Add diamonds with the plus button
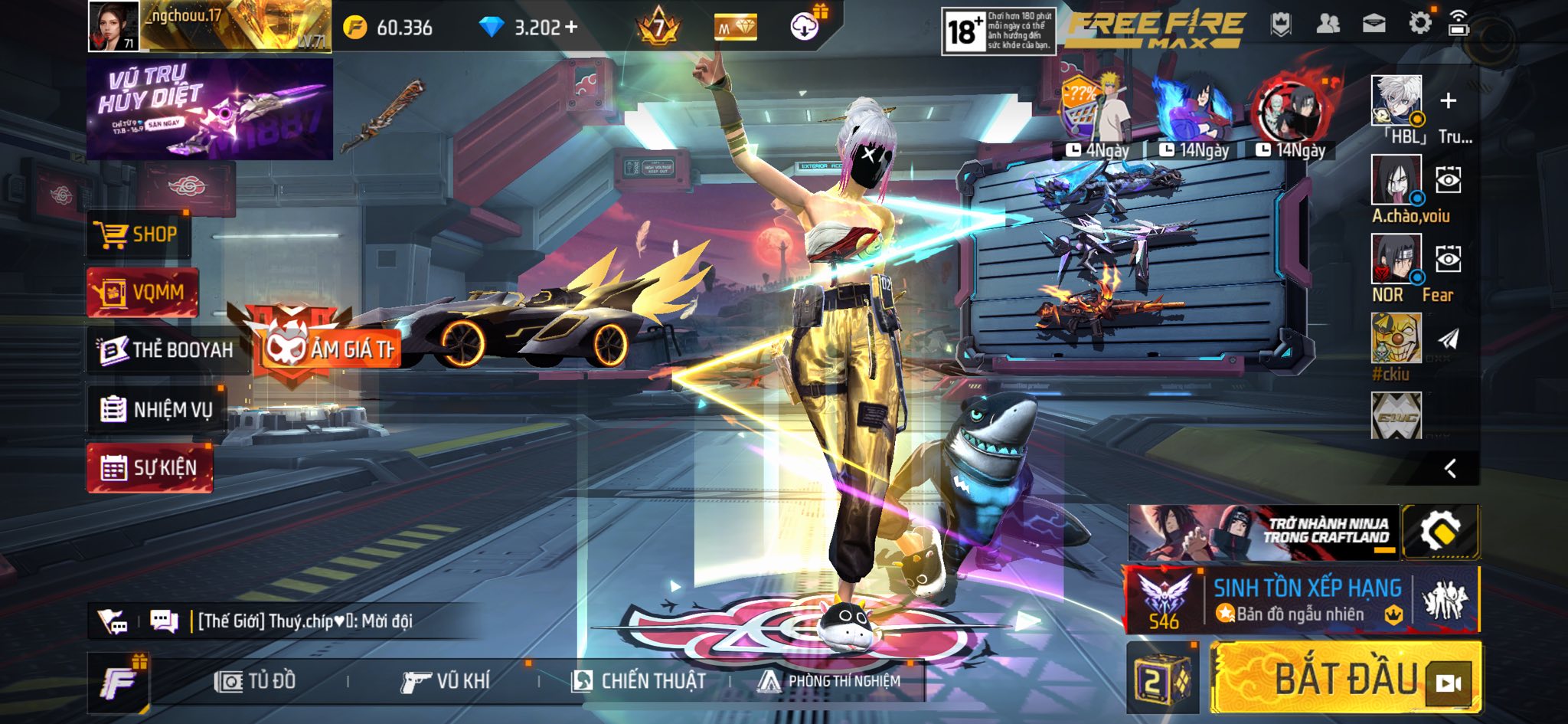The image size is (1568, 724). click(x=571, y=28)
